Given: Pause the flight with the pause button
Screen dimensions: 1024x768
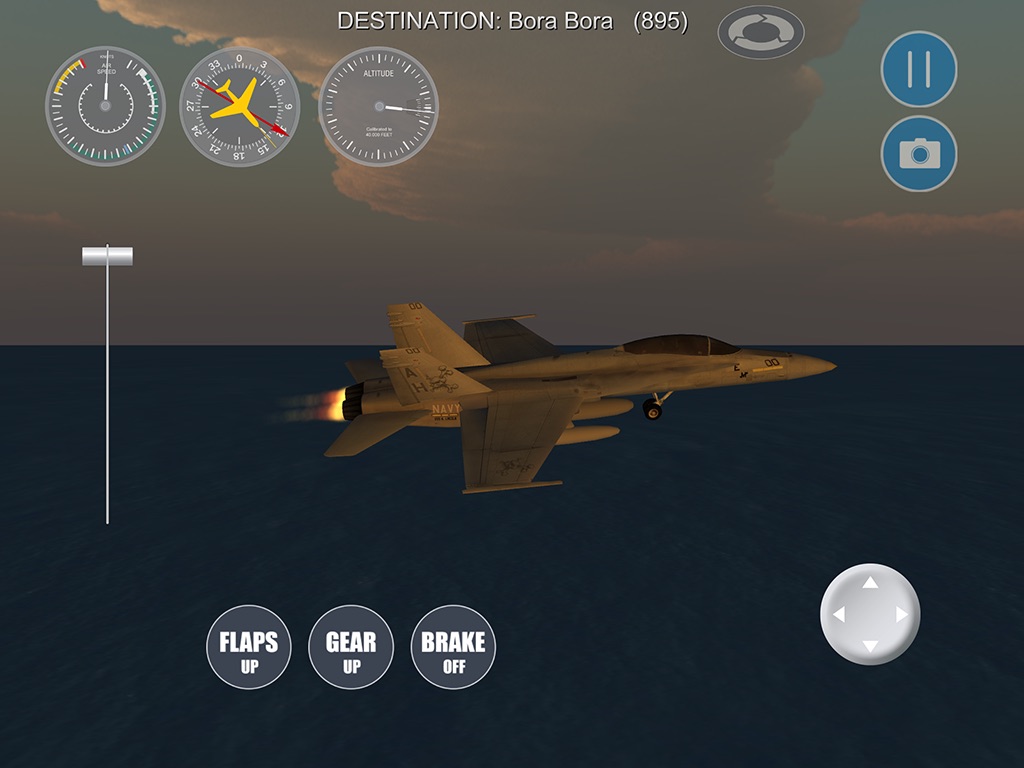Looking at the screenshot, I should [918, 69].
